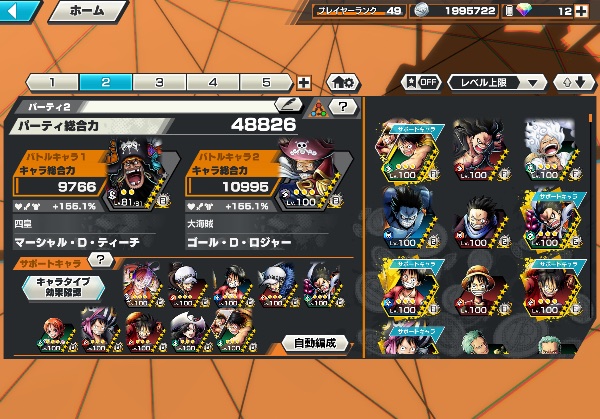Toggle the favorites filter OFF switch

coord(421,82)
